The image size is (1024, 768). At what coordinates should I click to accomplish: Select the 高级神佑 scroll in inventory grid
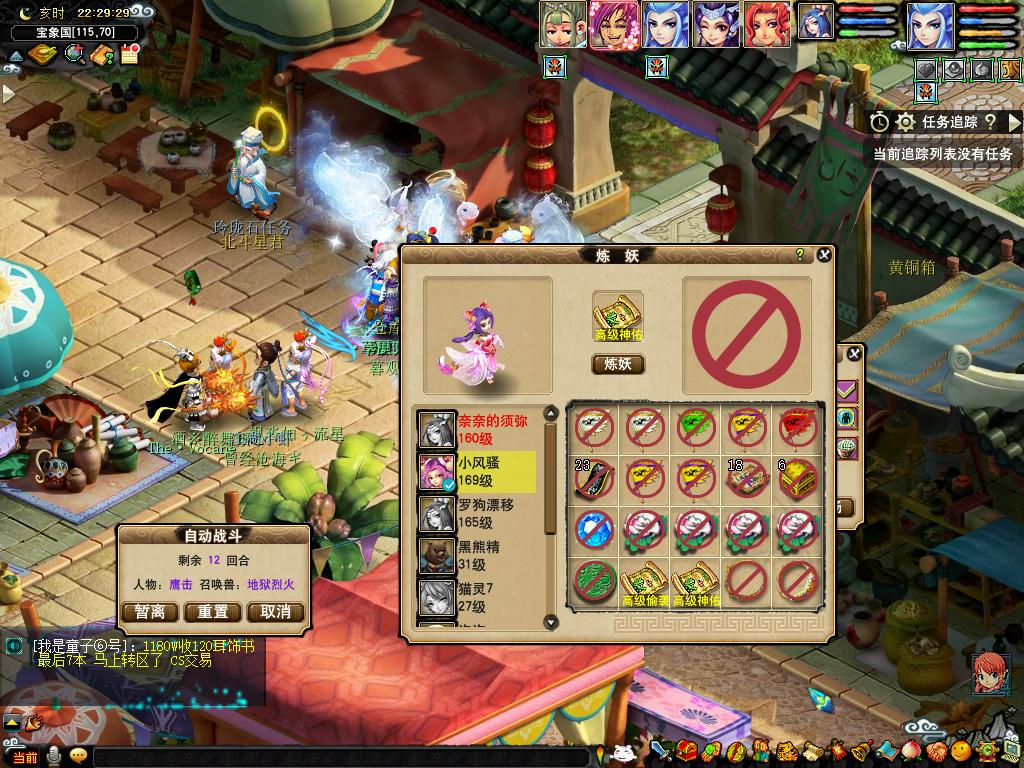point(696,581)
